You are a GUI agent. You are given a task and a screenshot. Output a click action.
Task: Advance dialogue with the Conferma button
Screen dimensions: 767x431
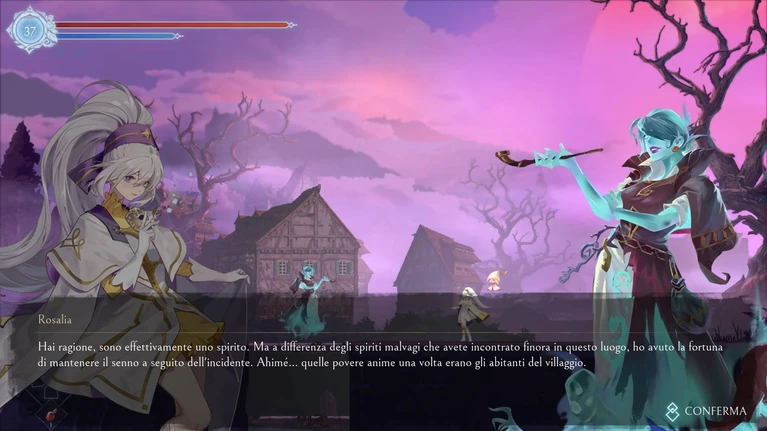point(707,410)
